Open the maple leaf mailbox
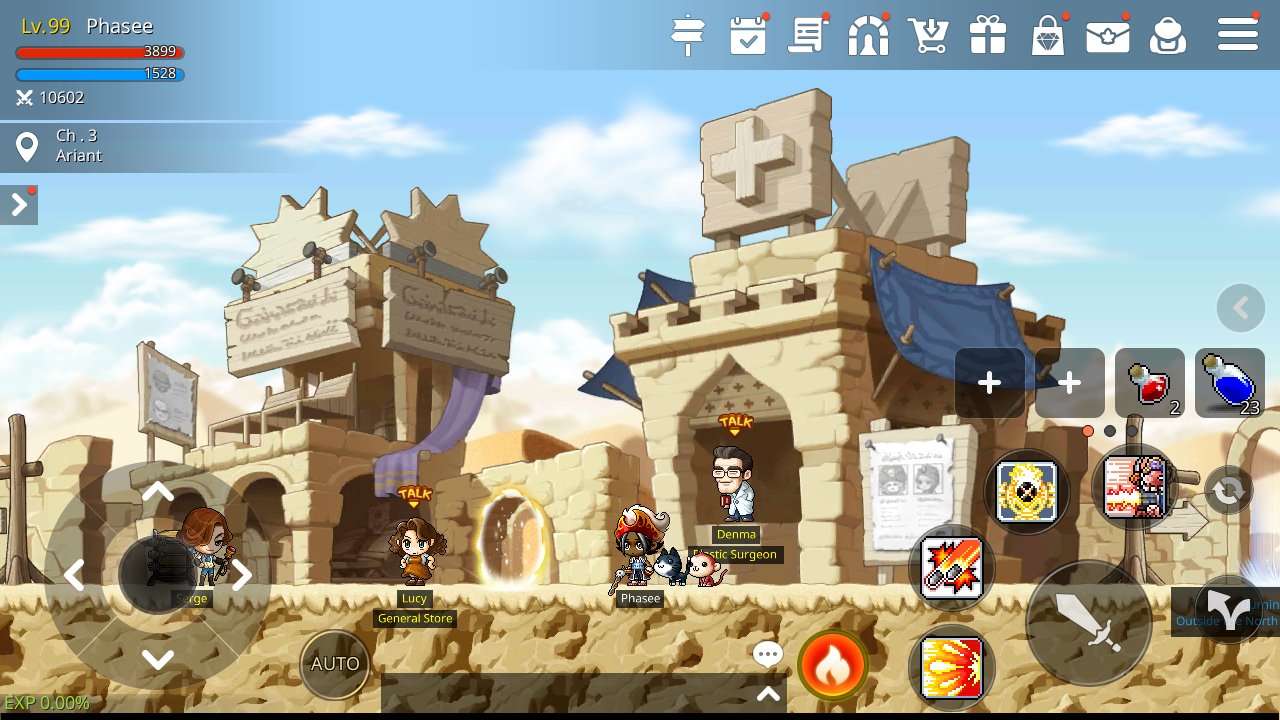 tap(1108, 35)
